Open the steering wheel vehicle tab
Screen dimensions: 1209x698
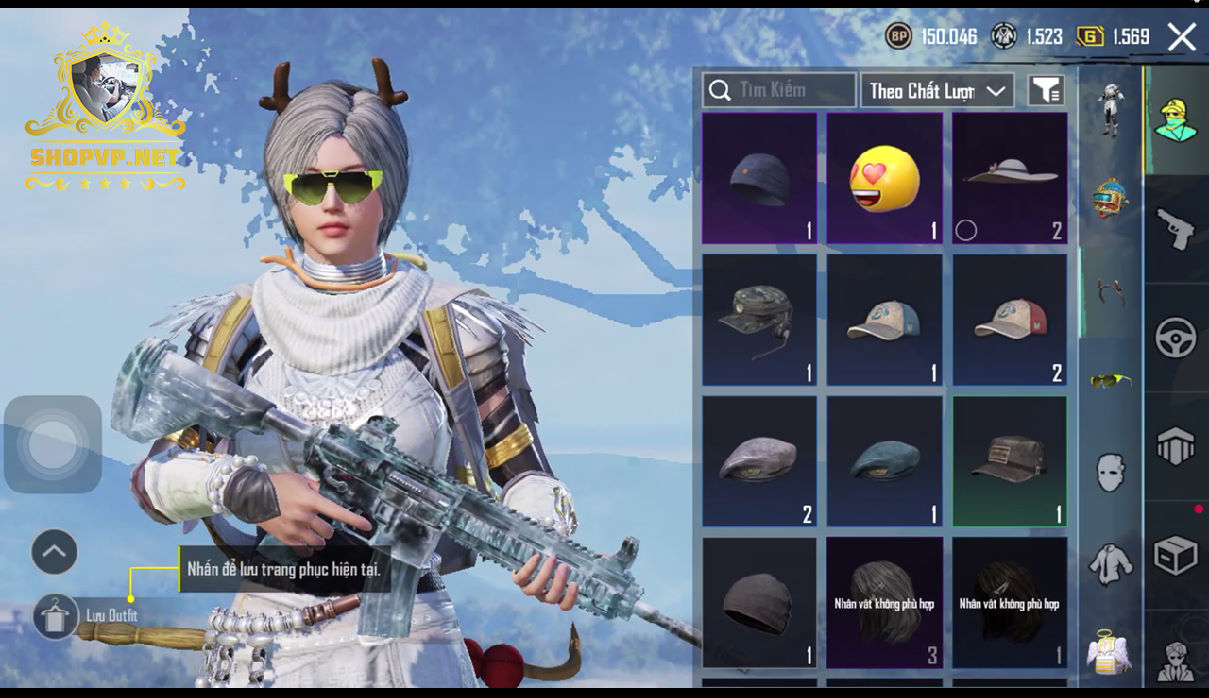1176,338
